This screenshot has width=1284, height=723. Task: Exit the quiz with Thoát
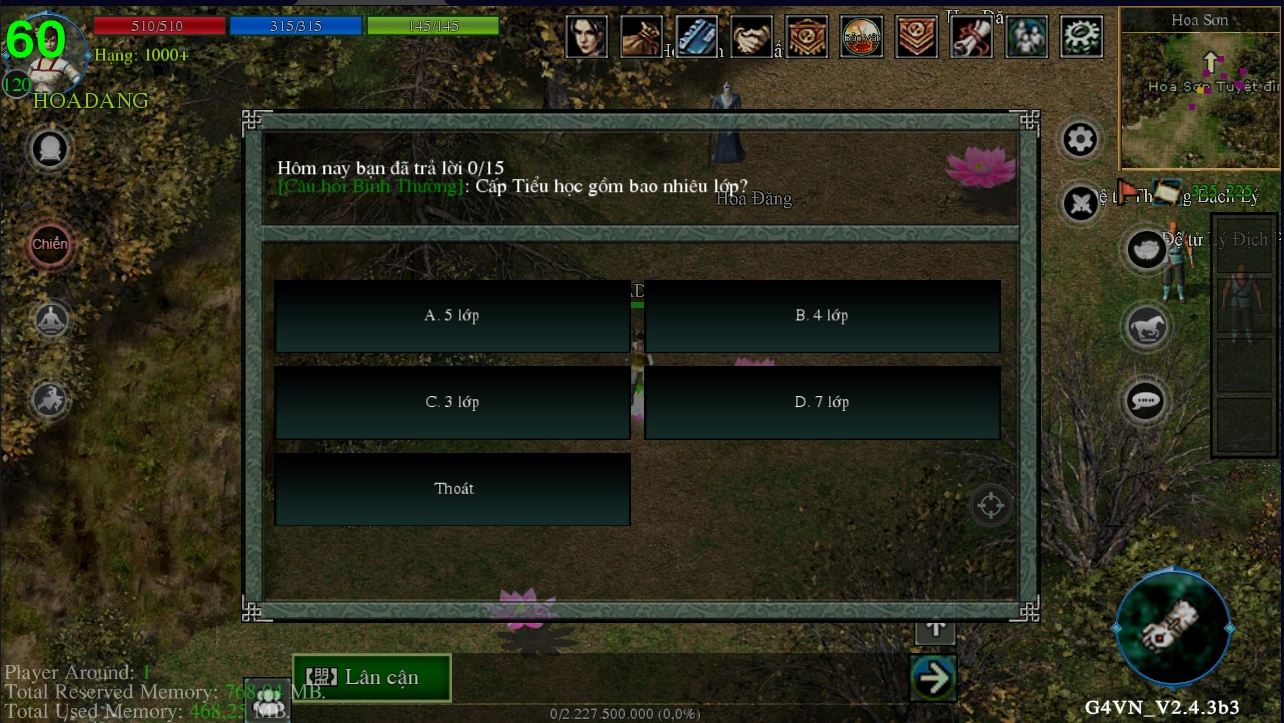point(452,489)
